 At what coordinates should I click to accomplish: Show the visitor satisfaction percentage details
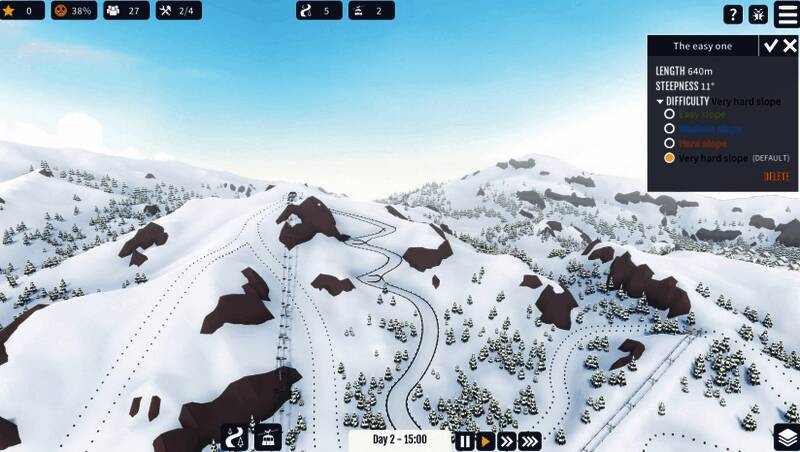pos(75,11)
